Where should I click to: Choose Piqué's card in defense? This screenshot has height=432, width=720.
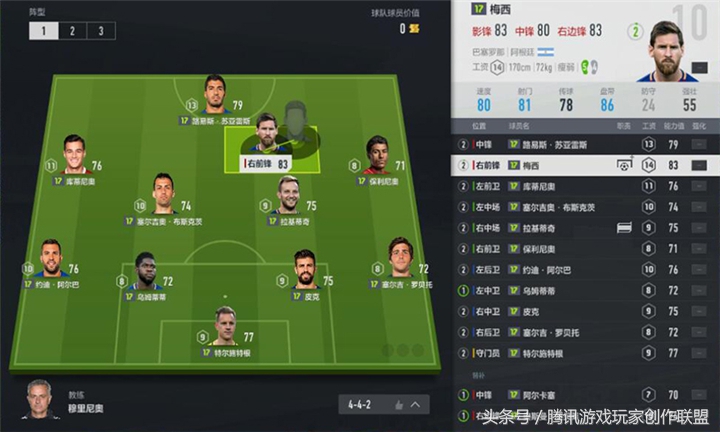point(306,274)
